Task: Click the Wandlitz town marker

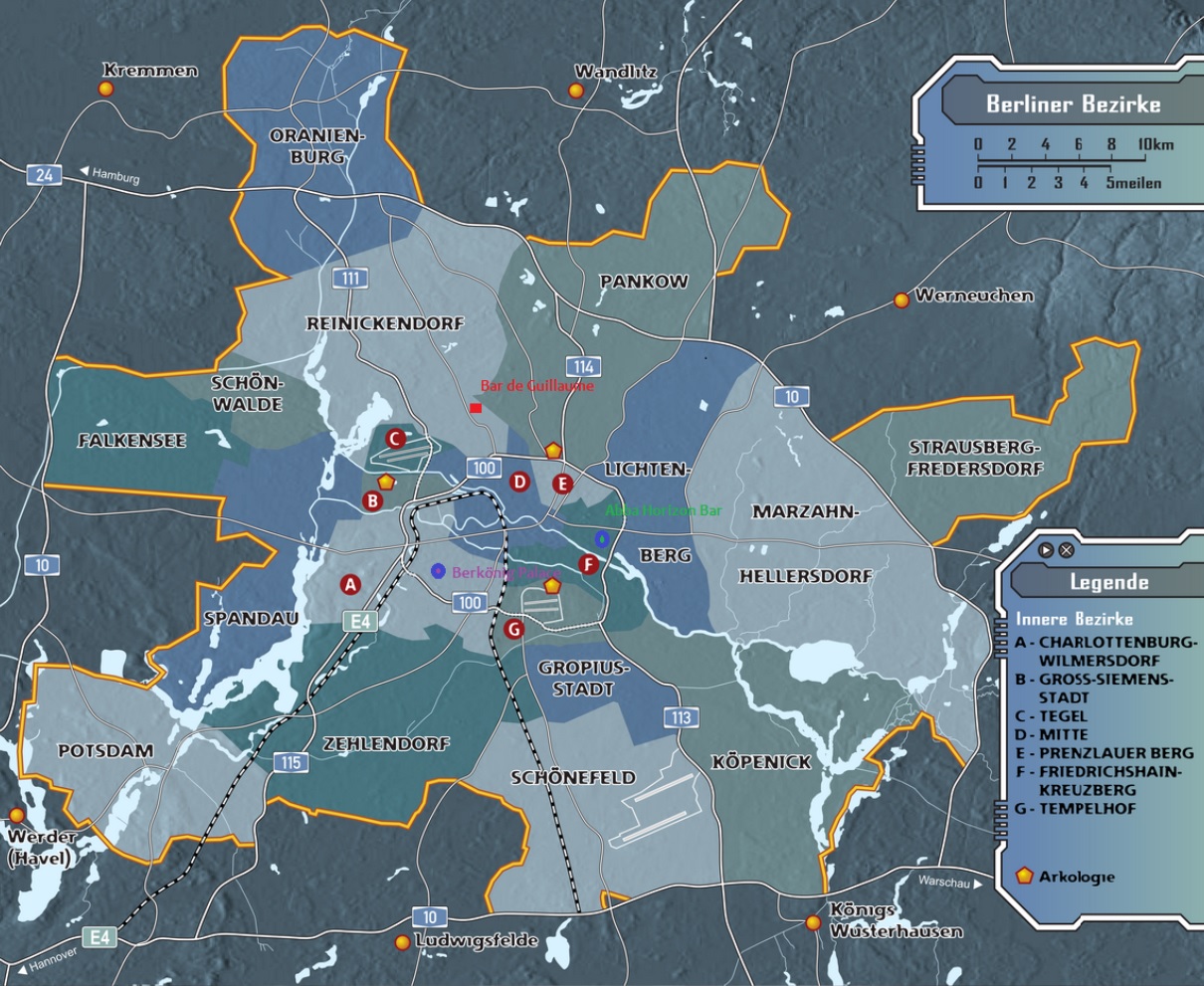Action: click(575, 91)
